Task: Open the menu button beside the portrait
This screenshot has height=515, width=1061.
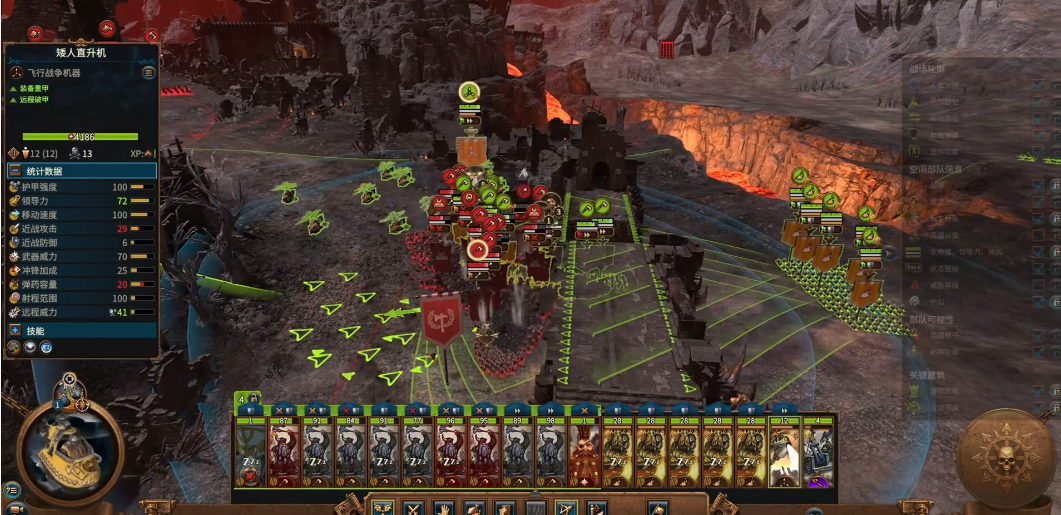Action: click(x=12, y=489)
